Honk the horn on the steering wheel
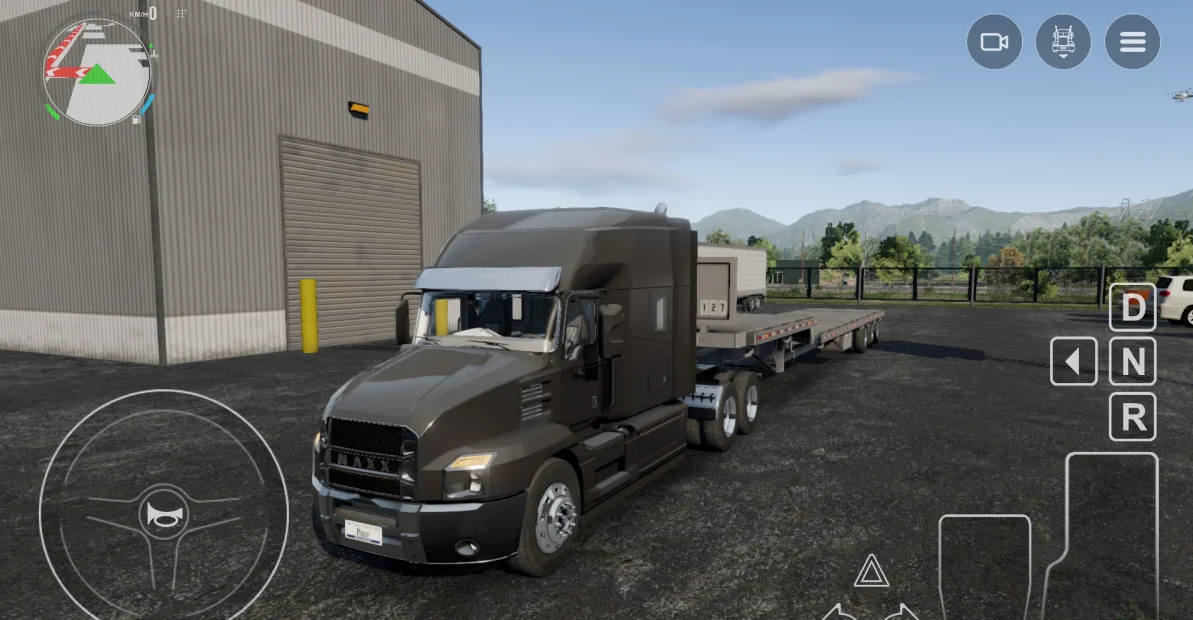The height and width of the screenshot is (620, 1193). [x=163, y=514]
